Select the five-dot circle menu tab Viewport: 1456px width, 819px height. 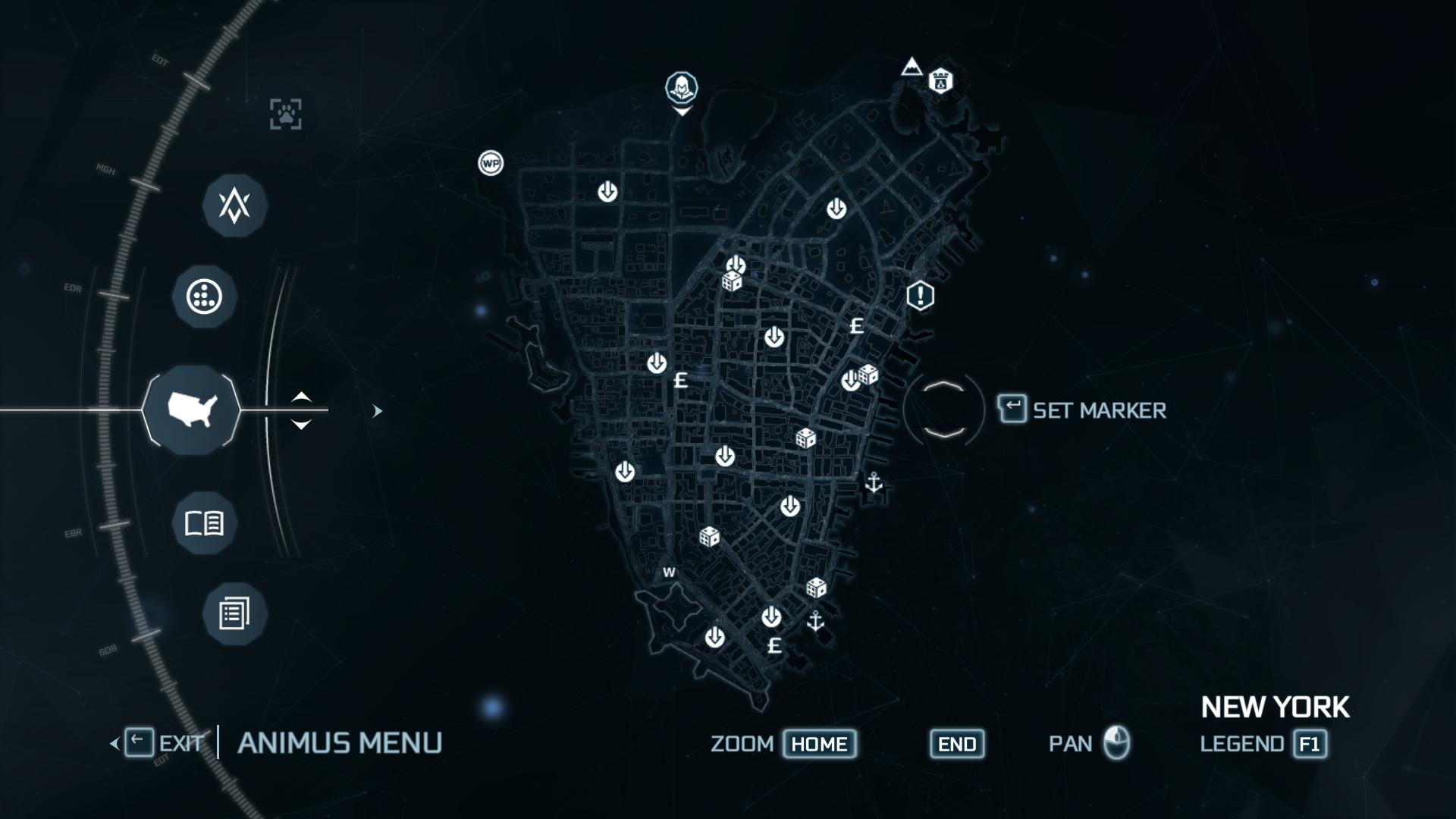click(x=204, y=297)
